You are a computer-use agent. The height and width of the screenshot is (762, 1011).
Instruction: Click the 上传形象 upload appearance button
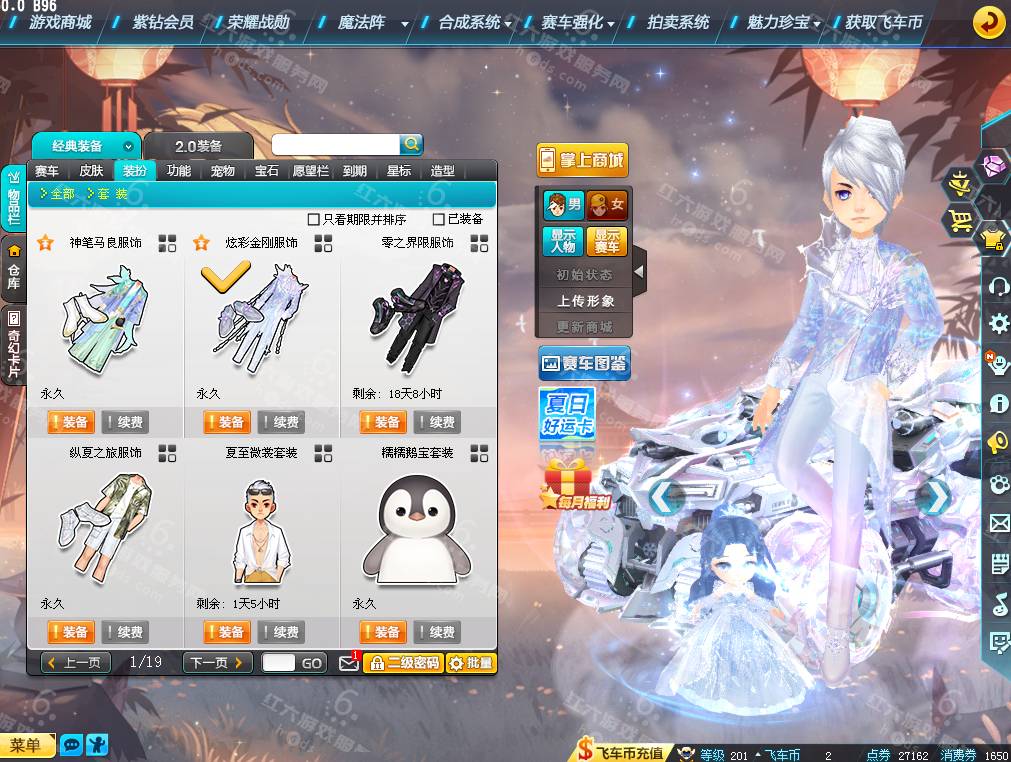click(x=585, y=300)
